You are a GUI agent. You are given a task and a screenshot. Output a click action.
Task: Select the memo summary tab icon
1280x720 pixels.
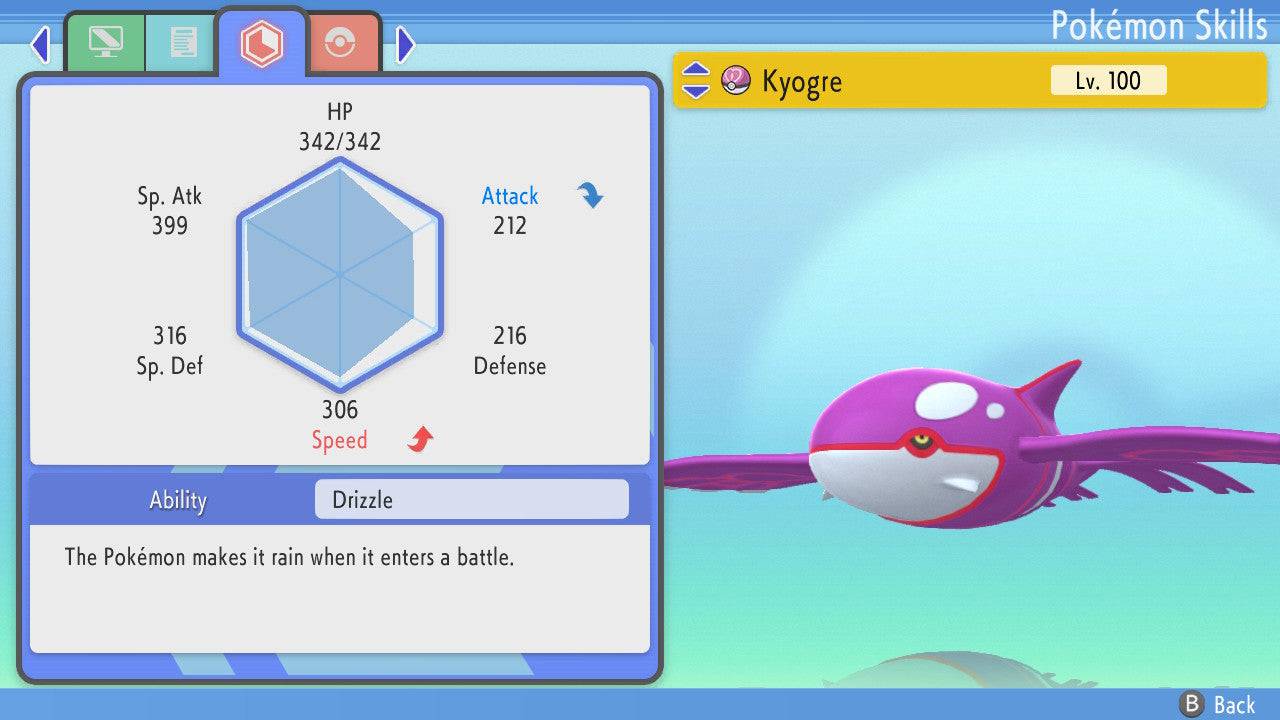[180, 42]
